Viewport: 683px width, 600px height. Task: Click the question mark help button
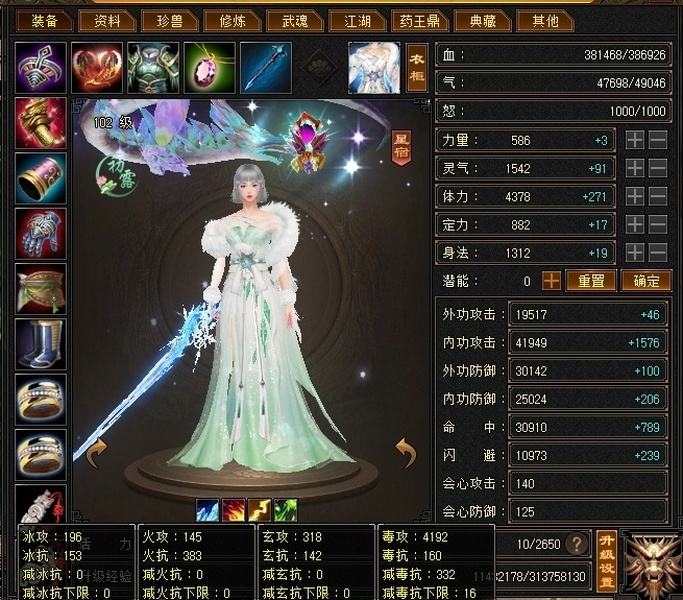pyautogui.click(x=576, y=544)
